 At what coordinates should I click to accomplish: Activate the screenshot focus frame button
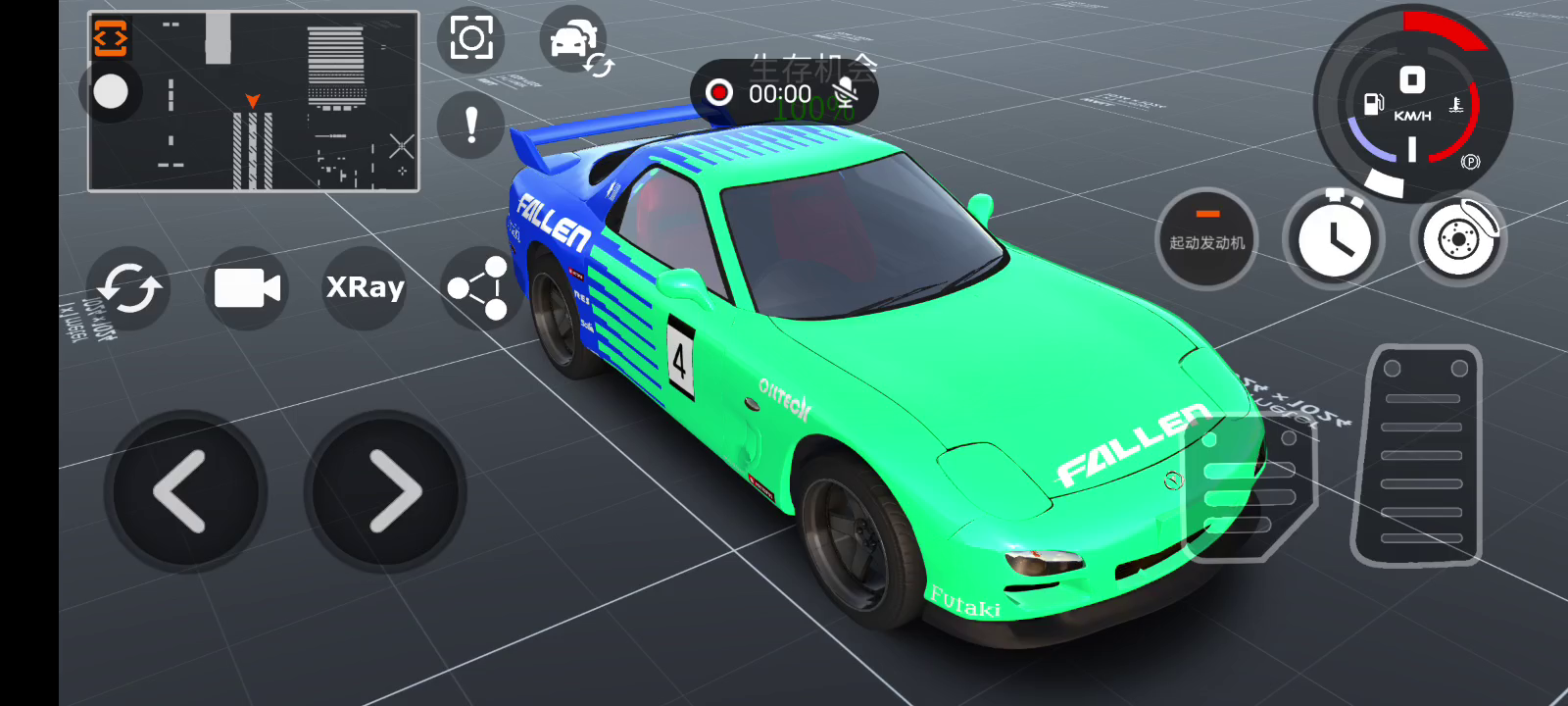click(471, 39)
